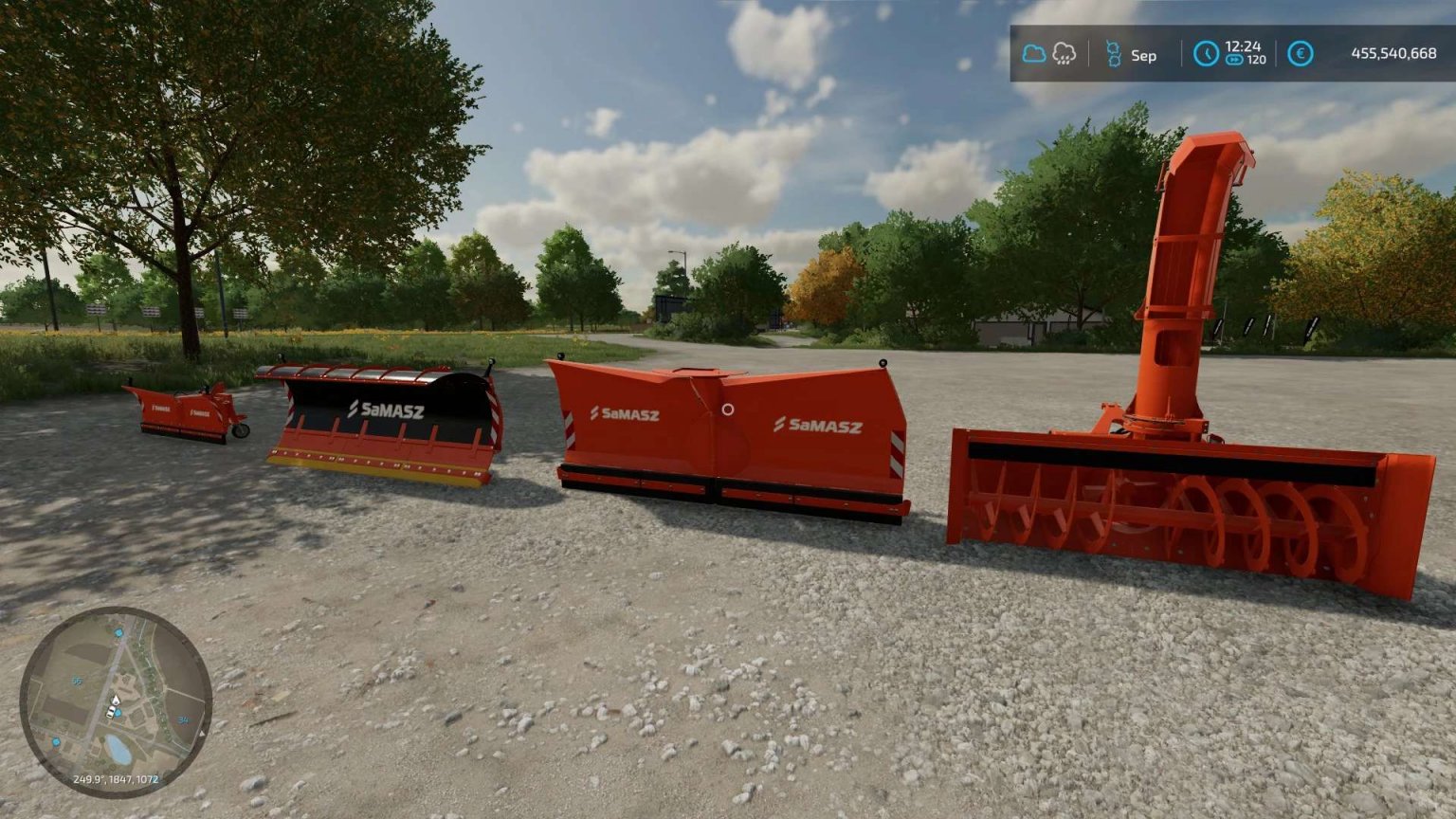Click the euro currency icon
This screenshot has width=1456, height=819.
pyautogui.click(x=1300, y=54)
